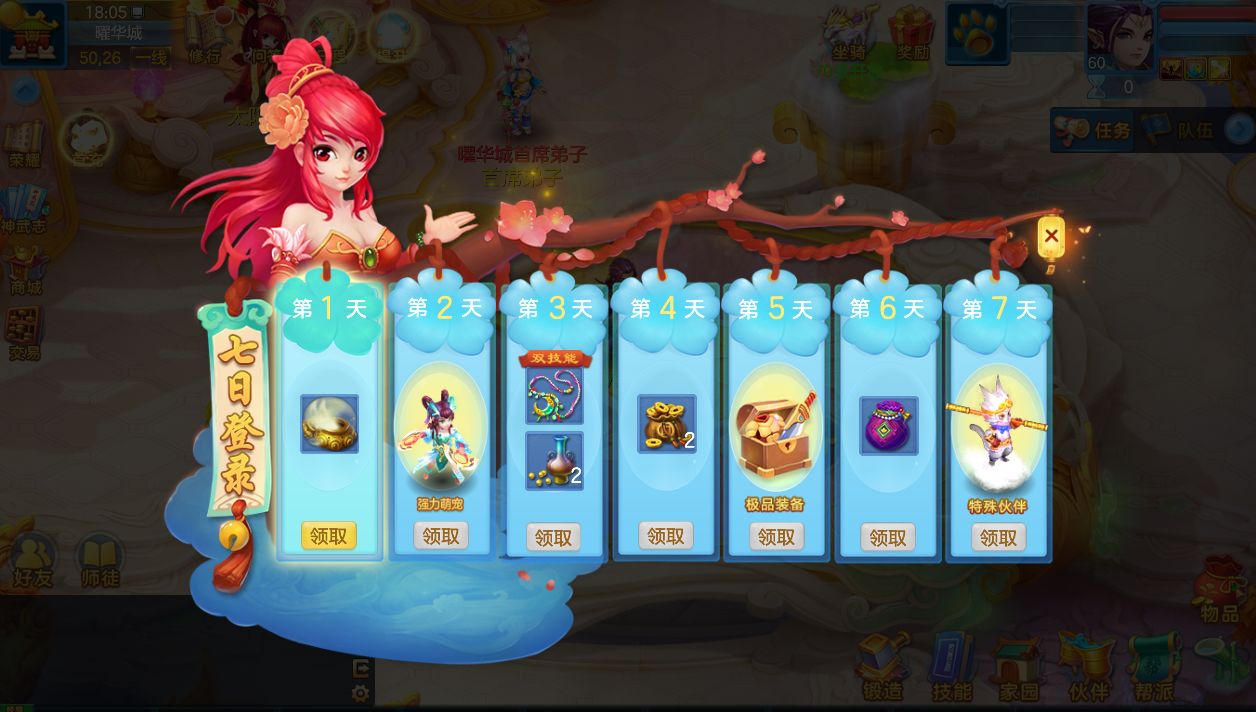Click the Day 6 领取 button
This screenshot has width=1256, height=712.
pyautogui.click(x=887, y=537)
